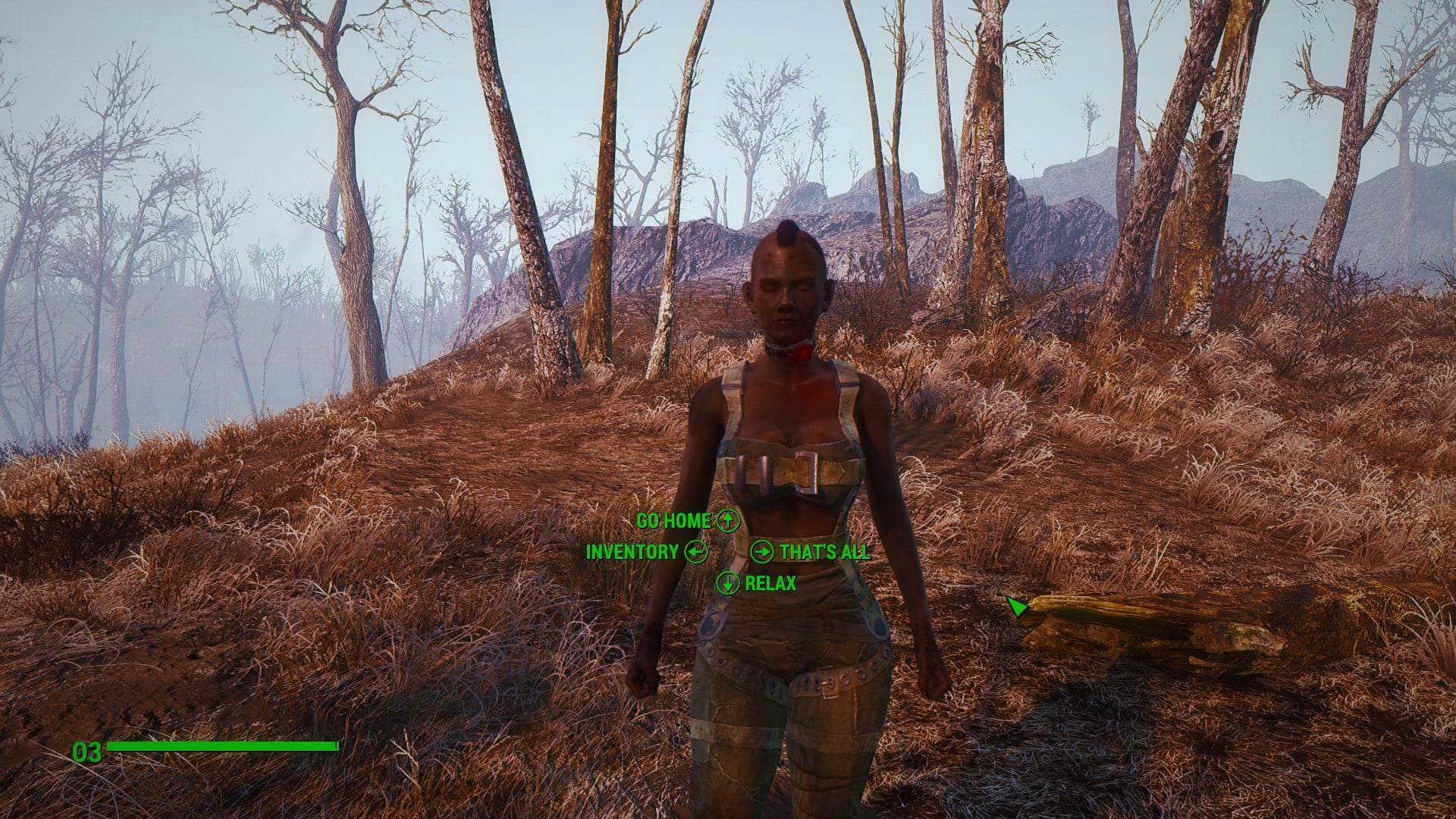Pick the THAT'S ALL reply
The height and width of the screenshot is (819, 1456).
pos(824,552)
